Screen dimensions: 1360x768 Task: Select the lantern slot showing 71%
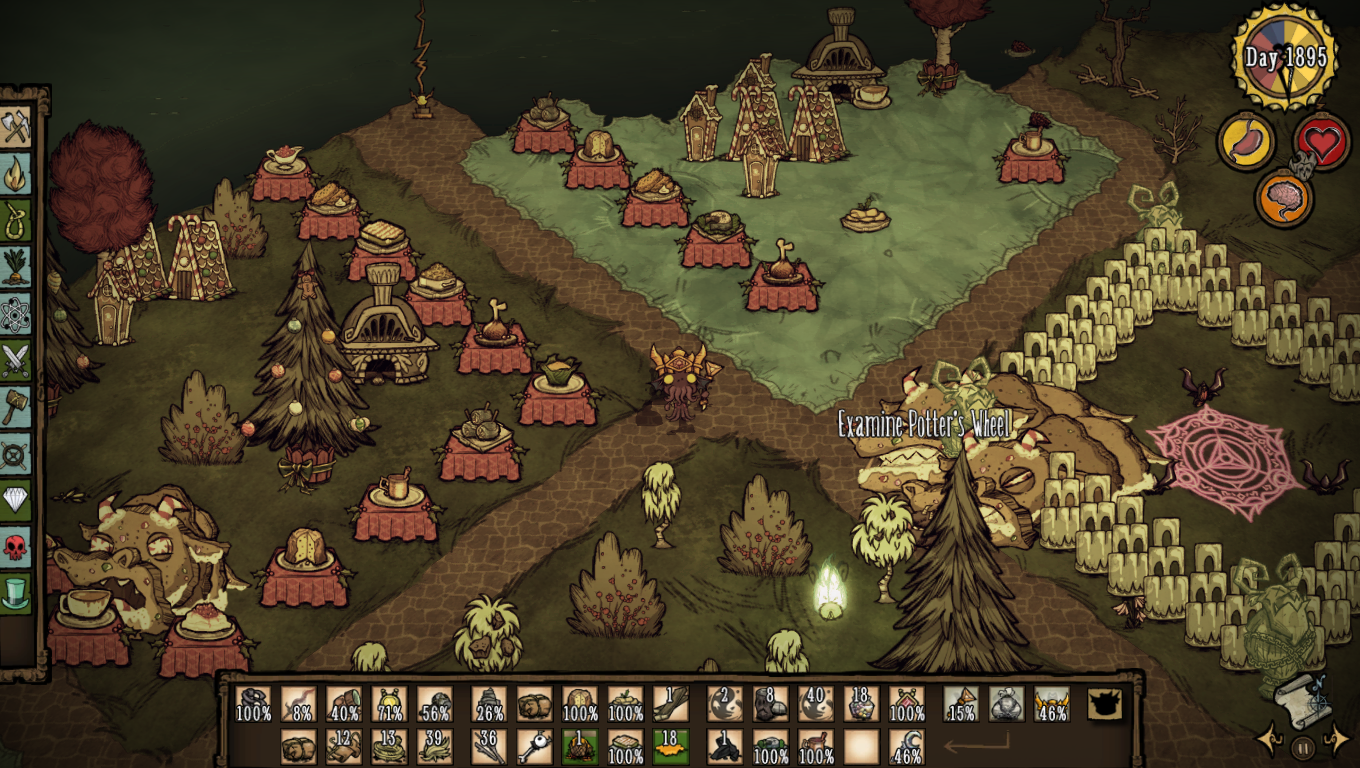click(390, 704)
